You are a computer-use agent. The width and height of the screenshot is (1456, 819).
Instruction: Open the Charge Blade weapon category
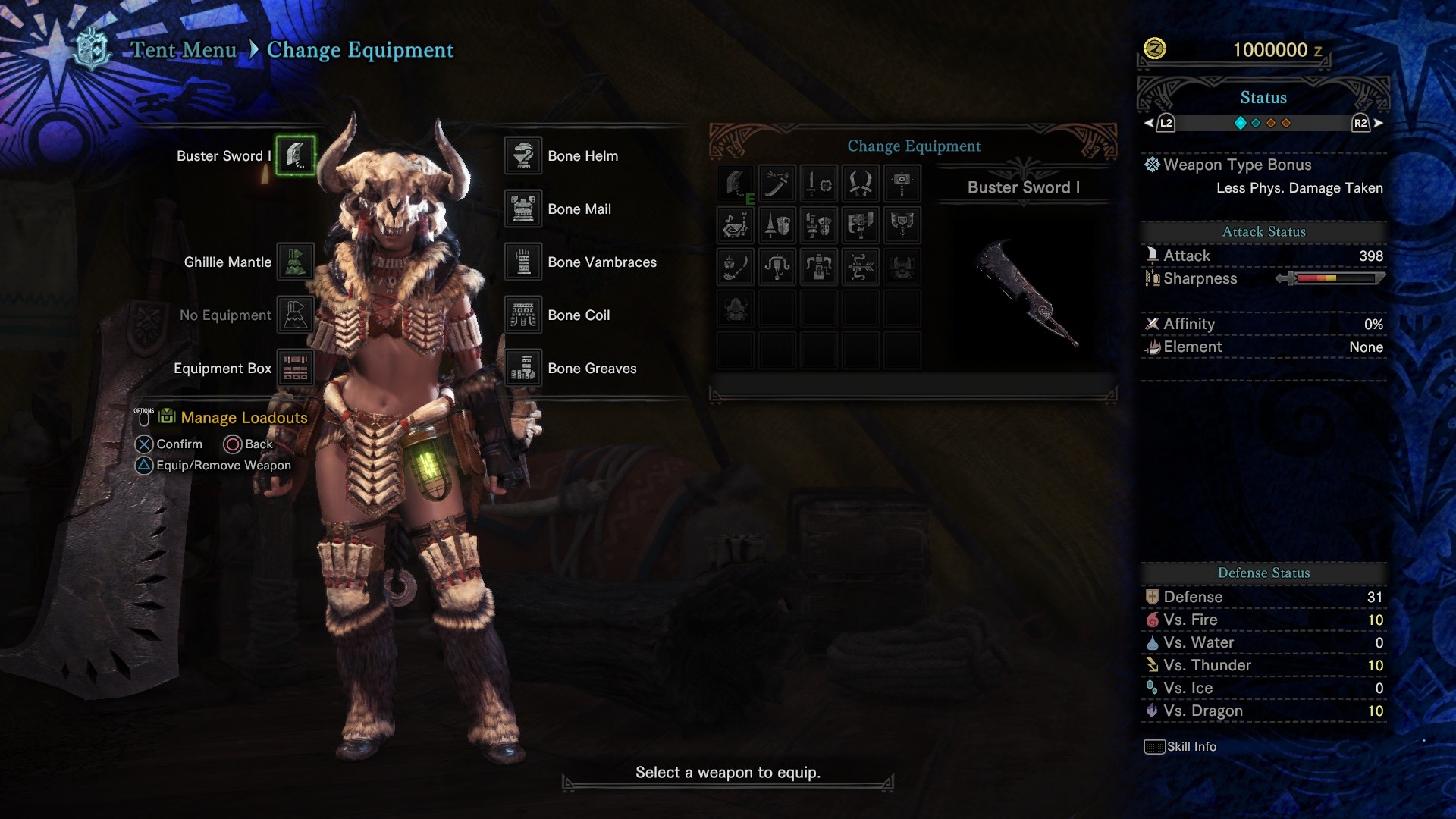point(902,225)
